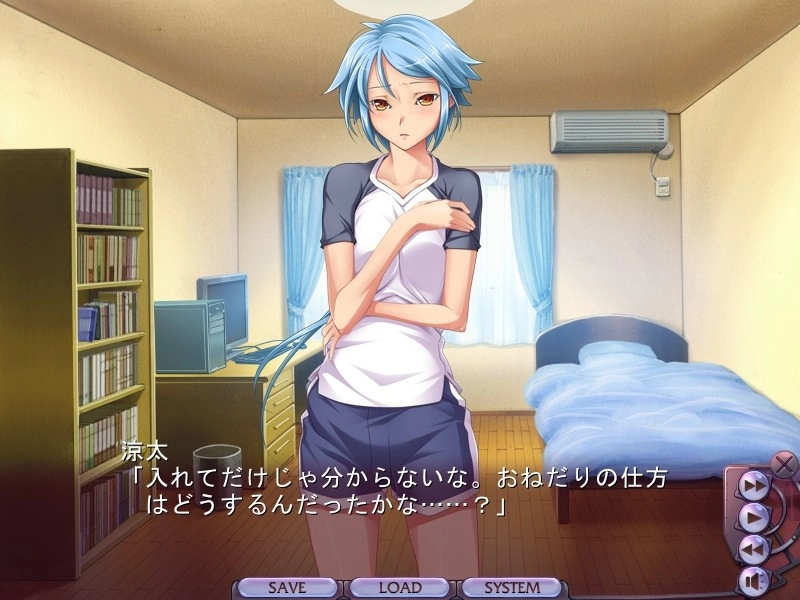This screenshot has width=800, height=600.
Task: Hide the text window with the X button
Action: [784, 464]
